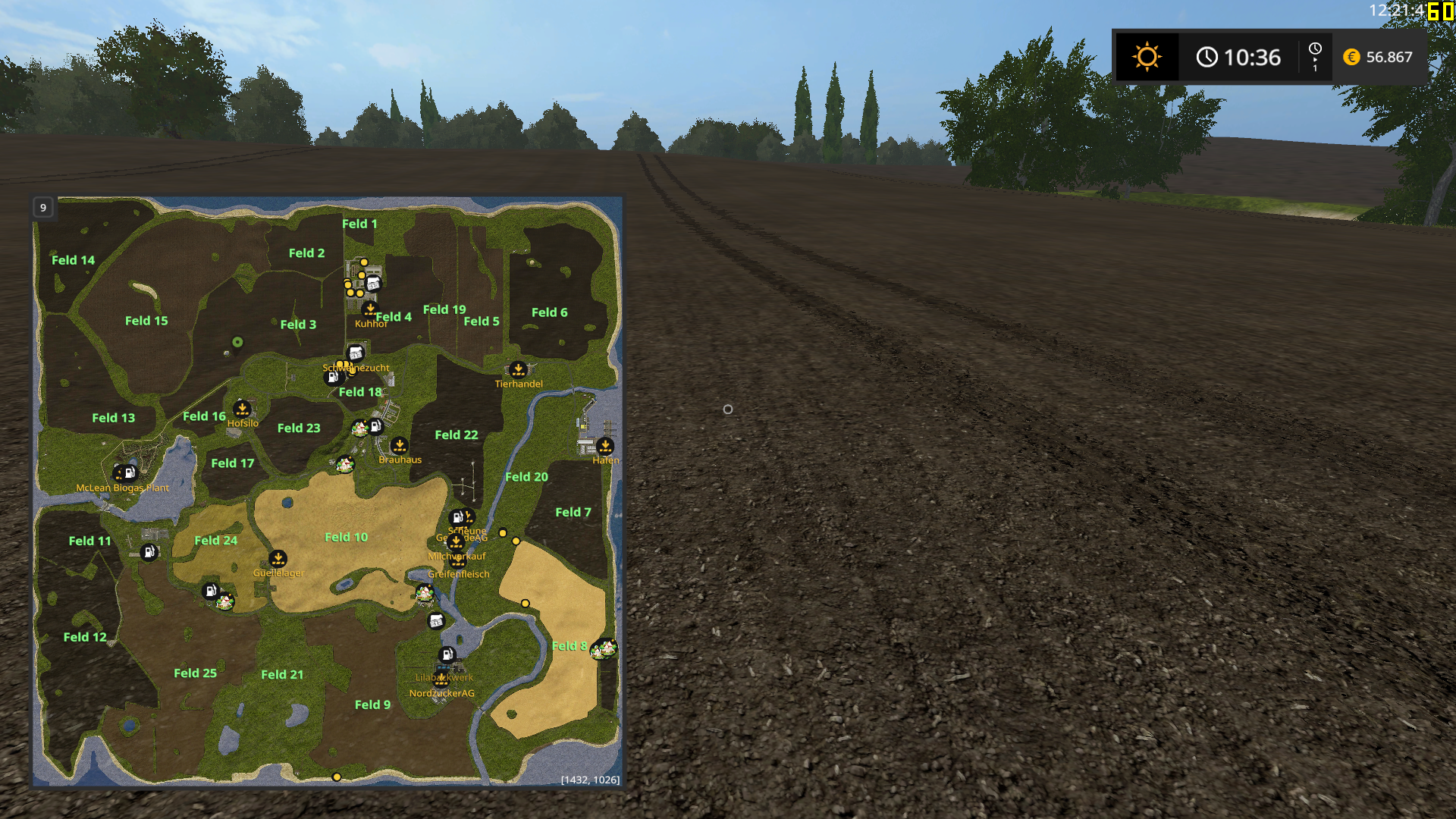
Task: Select the fuel pump marker above Lilabackwerk
Action: [x=447, y=654]
